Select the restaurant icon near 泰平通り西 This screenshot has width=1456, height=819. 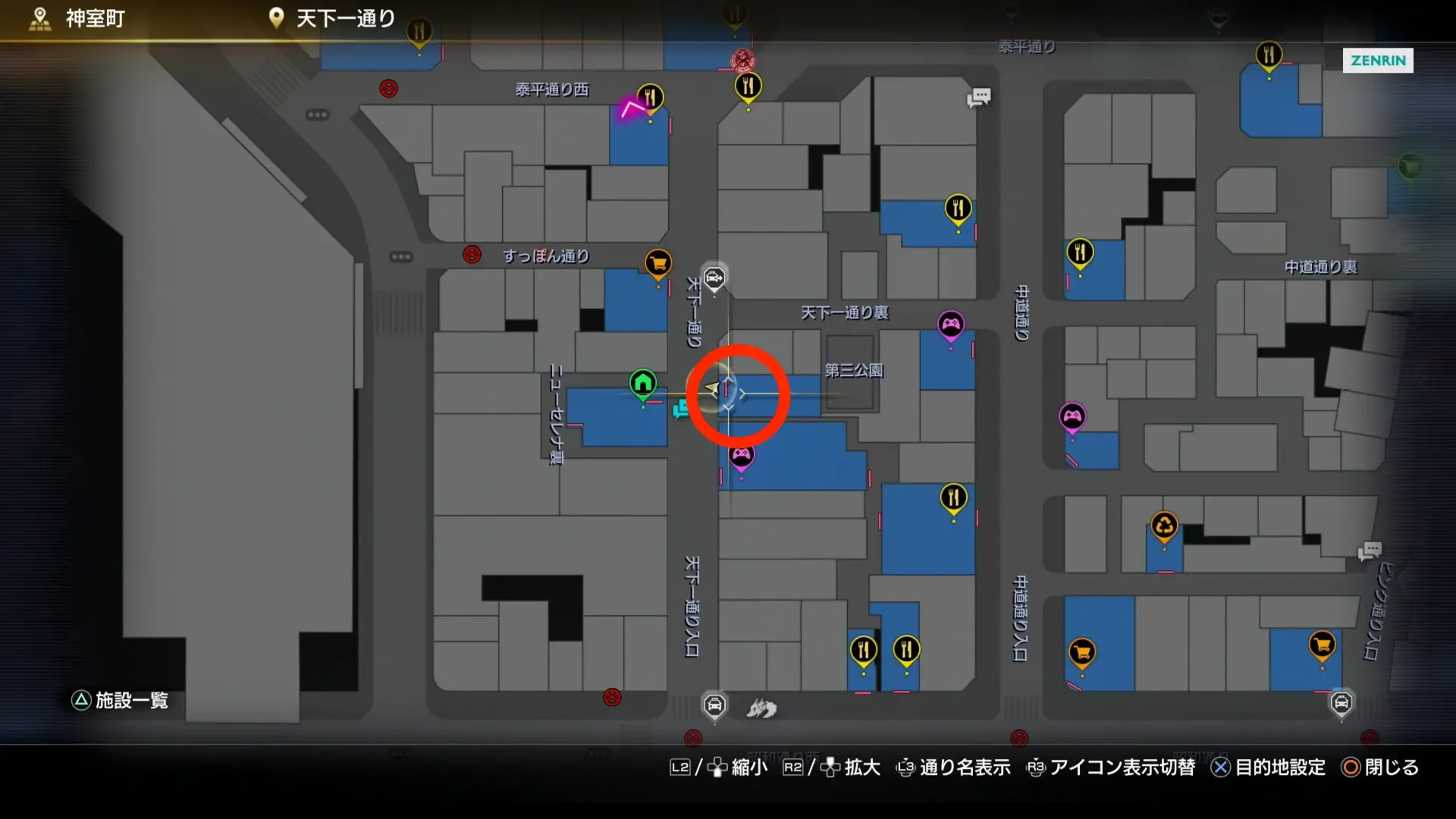pyautogui.click(x=649, y=97)
